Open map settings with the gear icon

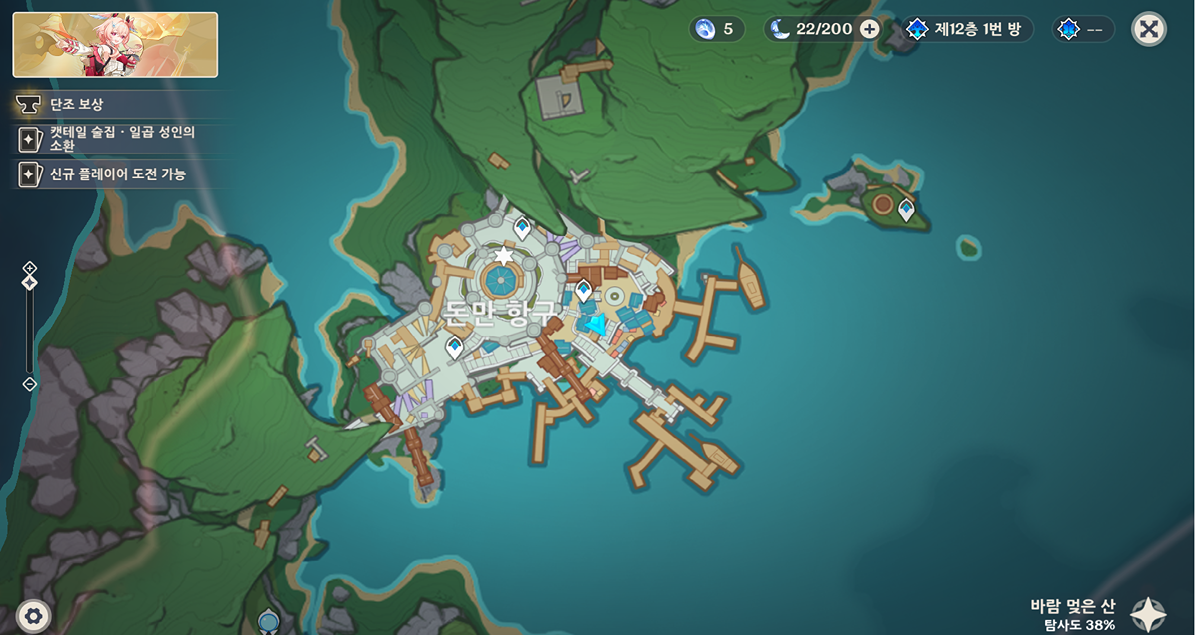[x=35, y=615]
